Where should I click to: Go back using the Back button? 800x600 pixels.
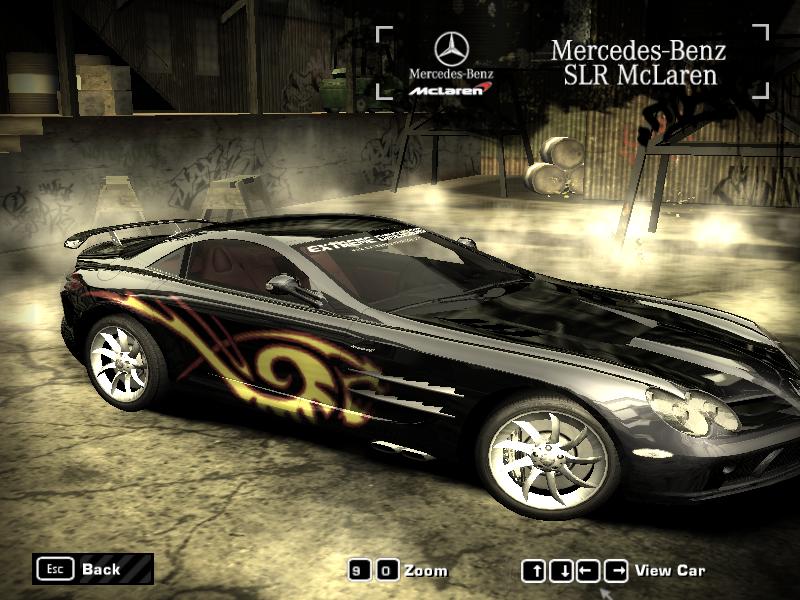tap(92, 569)
